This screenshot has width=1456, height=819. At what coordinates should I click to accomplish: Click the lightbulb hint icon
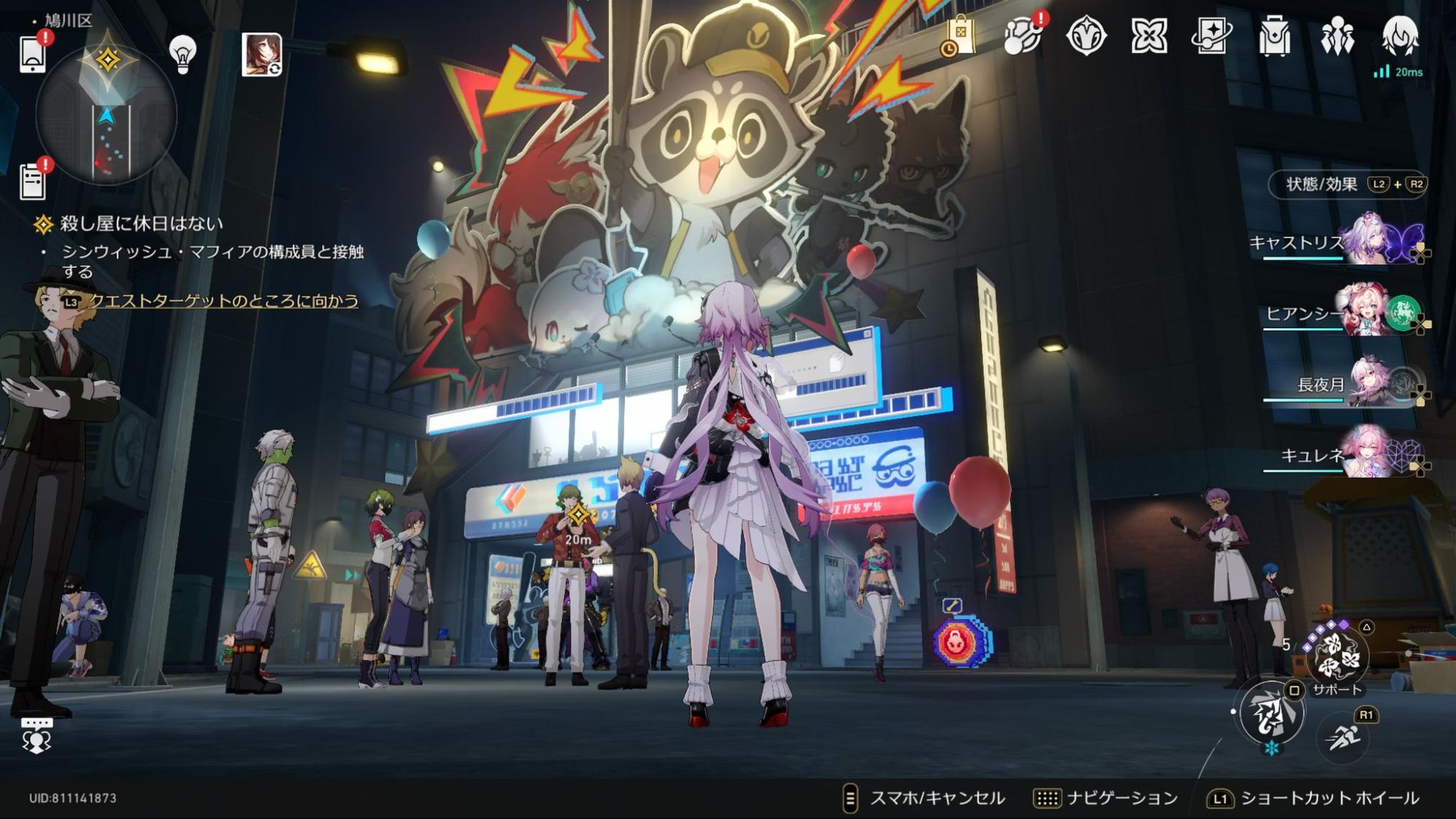point(183,53)
